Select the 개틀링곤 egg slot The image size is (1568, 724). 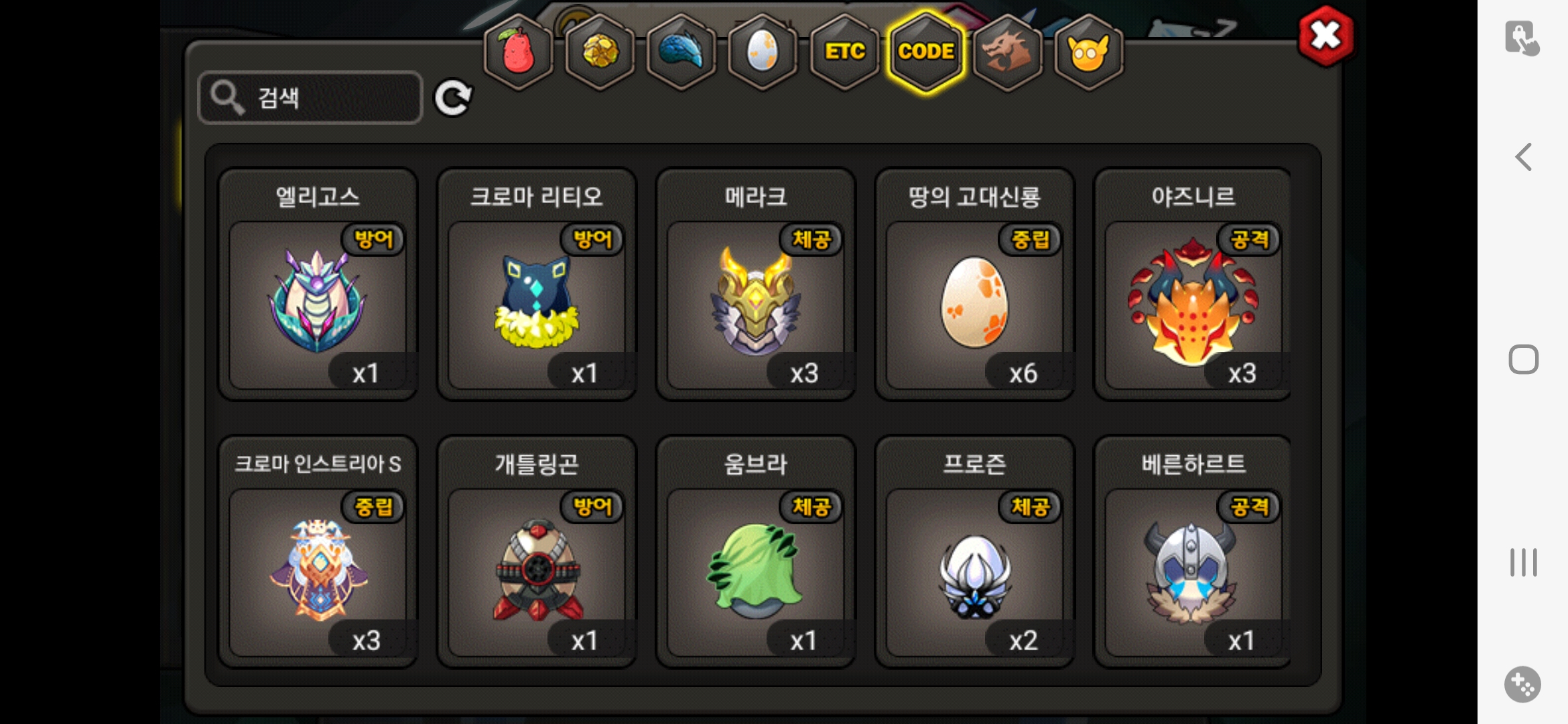[536, 570]
